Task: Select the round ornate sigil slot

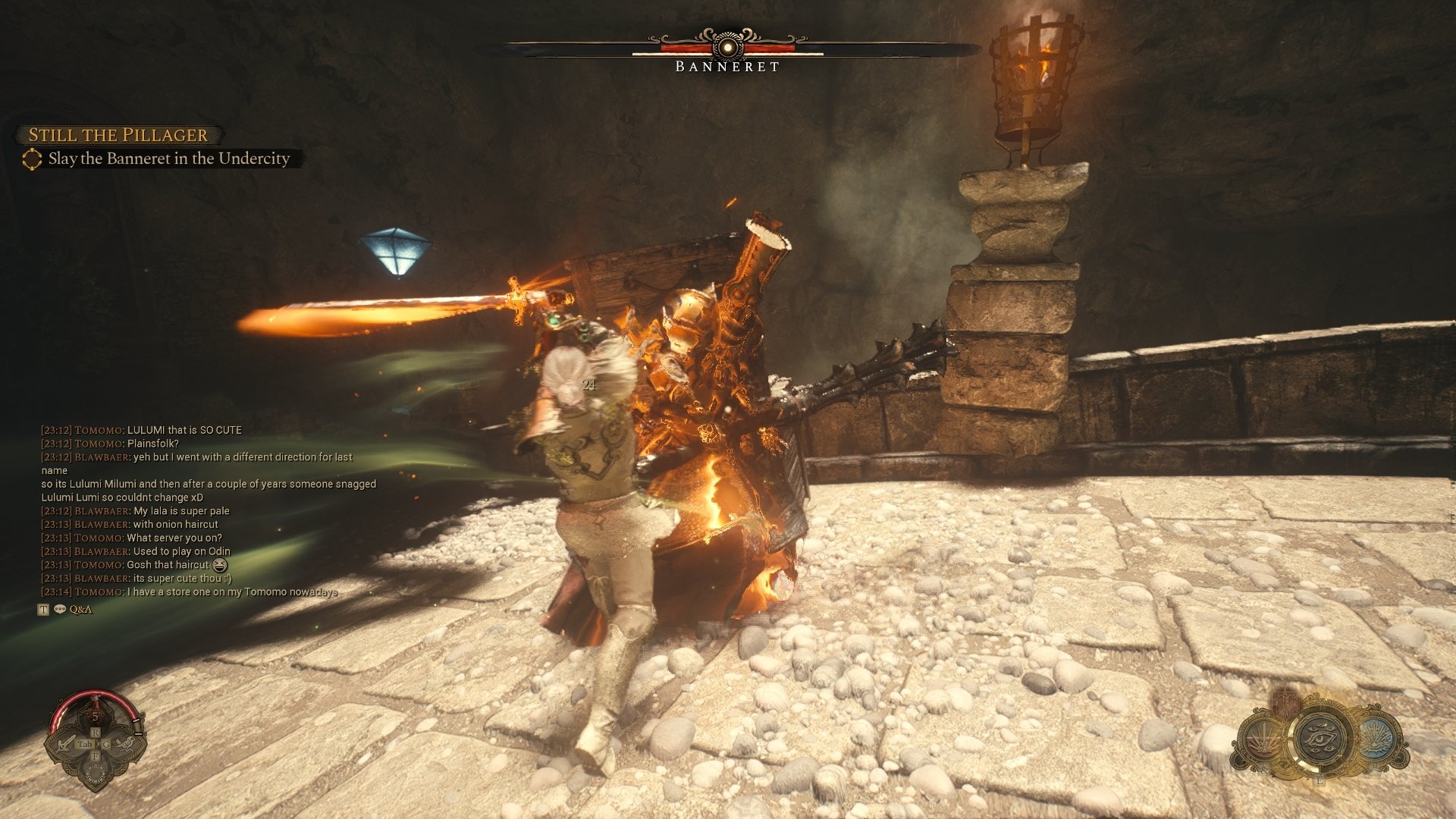Action: point(96,773)
